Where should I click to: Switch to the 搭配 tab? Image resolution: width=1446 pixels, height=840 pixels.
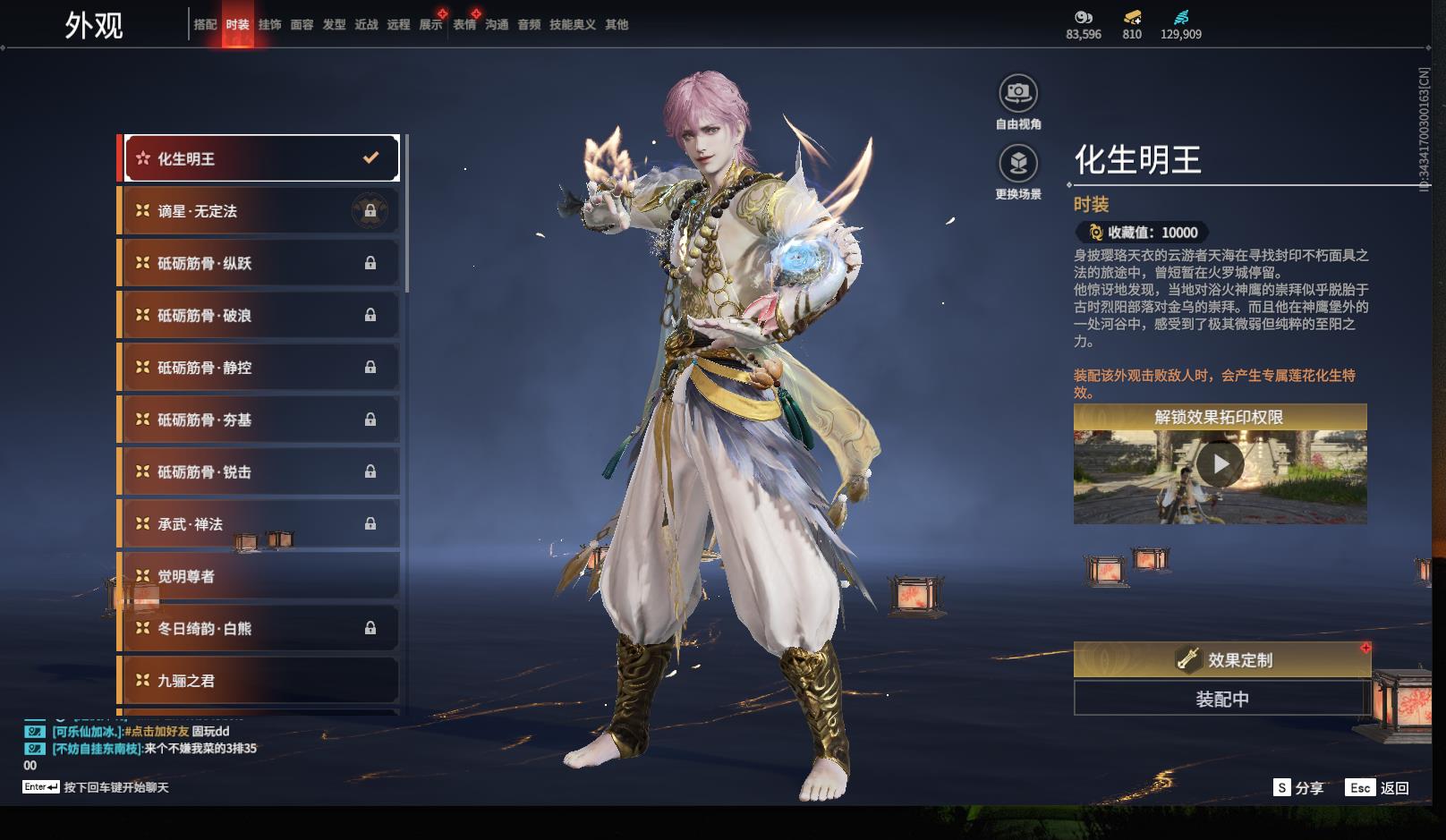(x=205, y=25)
